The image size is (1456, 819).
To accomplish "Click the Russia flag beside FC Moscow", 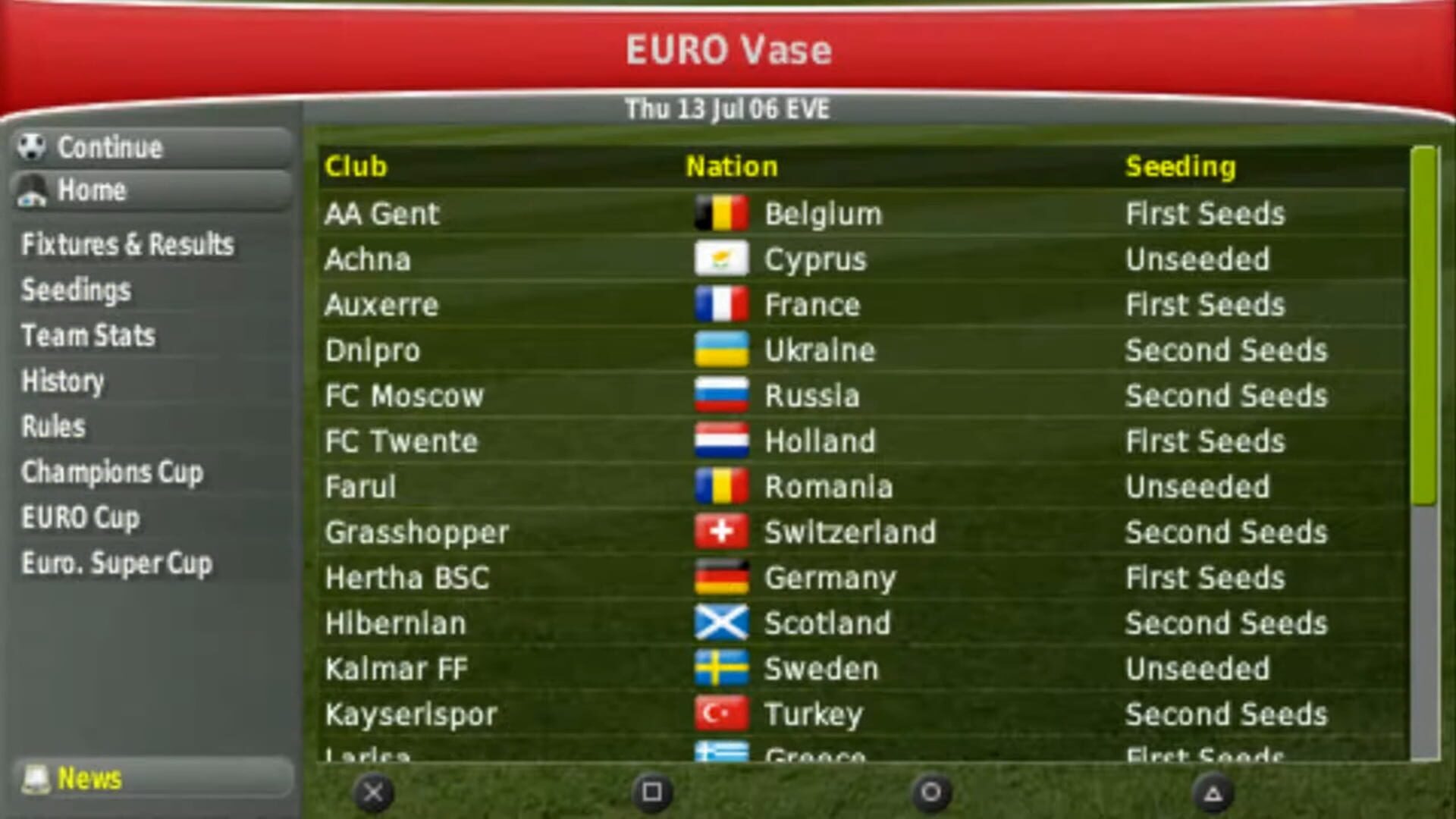I will (721, 395).
